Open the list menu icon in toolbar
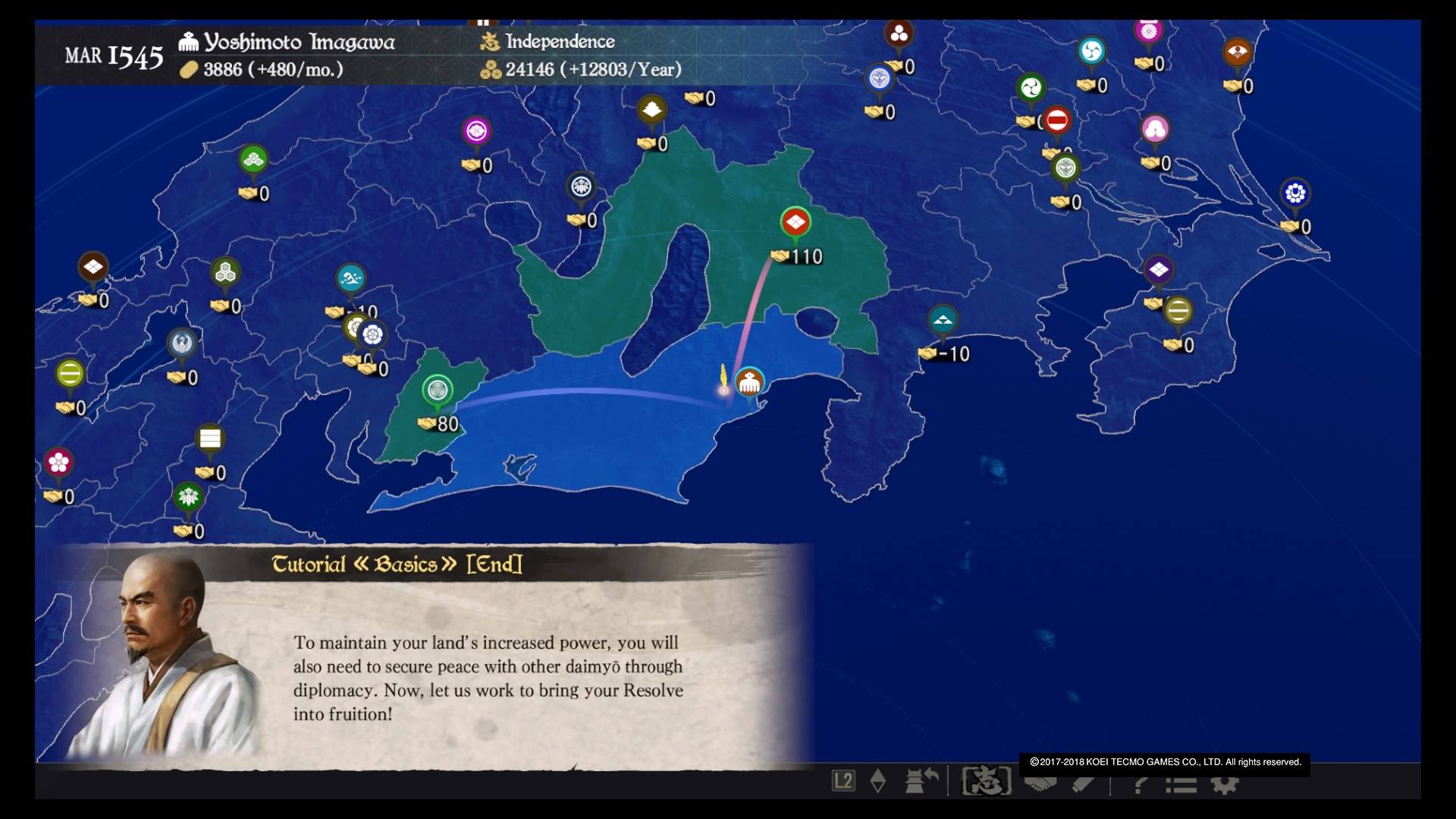Image resolution: width=1456 pixels, height=819 pixels. pyautogui.click(x=1181, y=783)
